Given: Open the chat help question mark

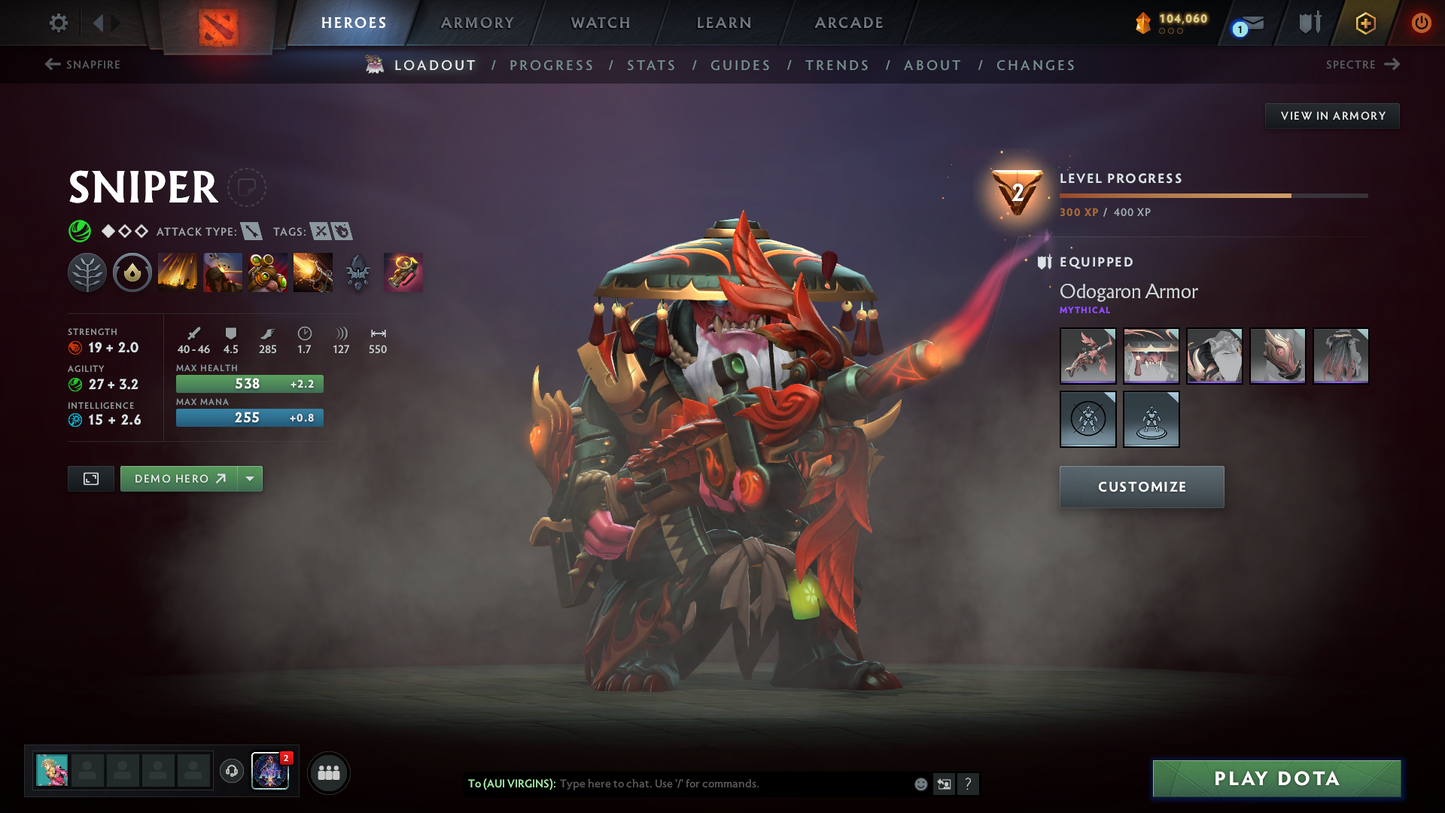Looking at the screenshot, I should click(968, 784).
